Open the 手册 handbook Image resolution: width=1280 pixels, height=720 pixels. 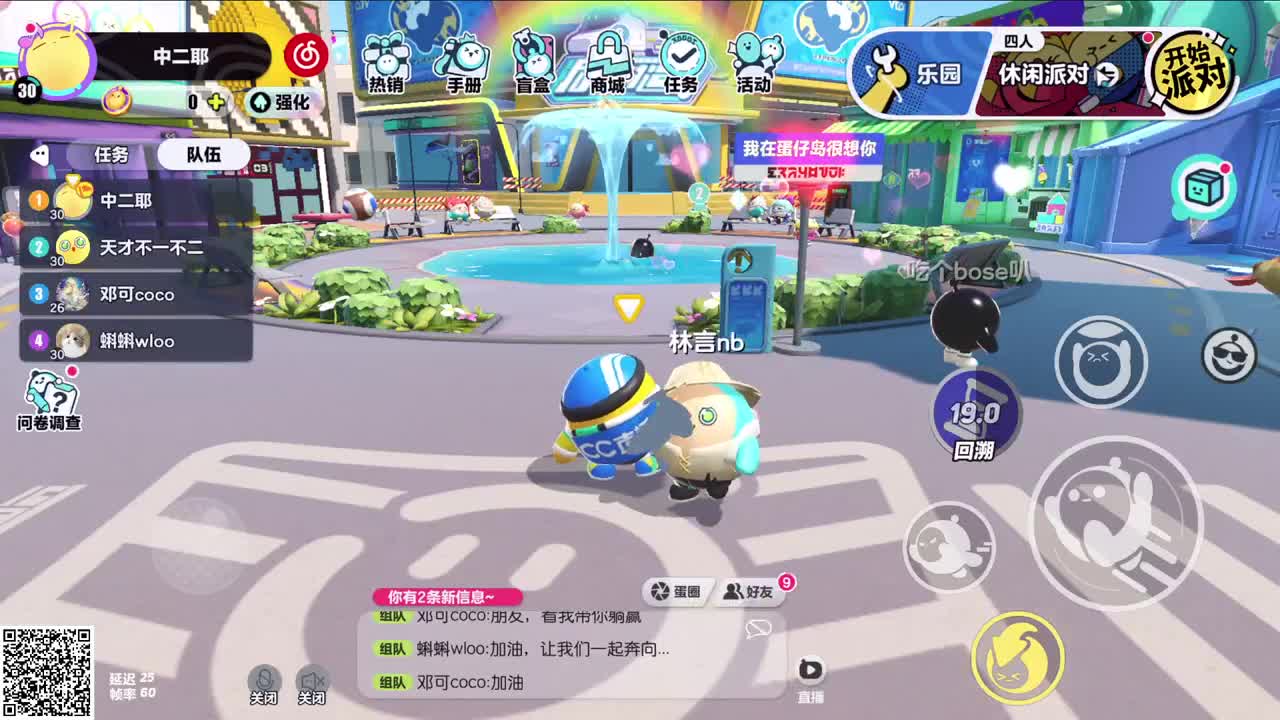tap(460, 58)
